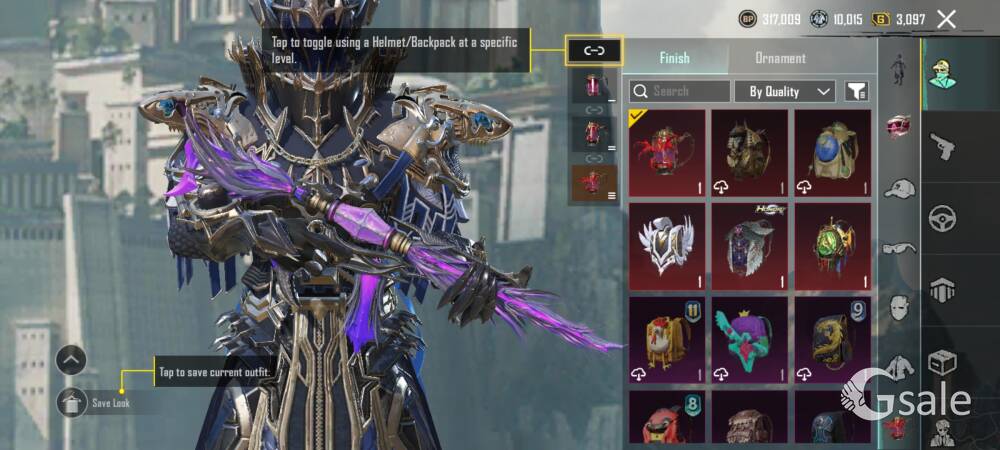Screen dimensions: 1000x450
Task: Close the inventory screen with the X
Action: coord(946,18)
